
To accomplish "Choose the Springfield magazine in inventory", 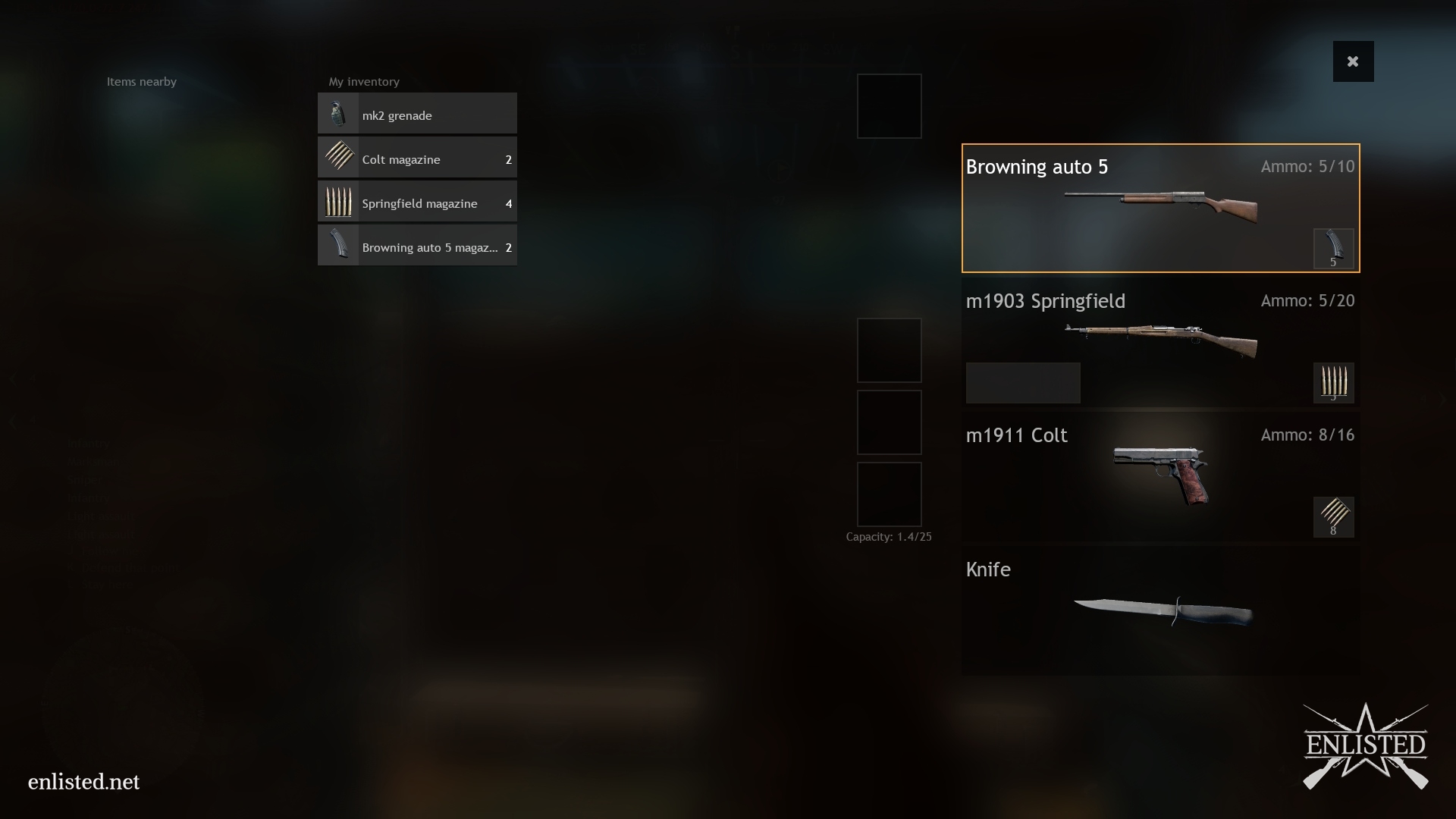I will click(x=417, y=202).
